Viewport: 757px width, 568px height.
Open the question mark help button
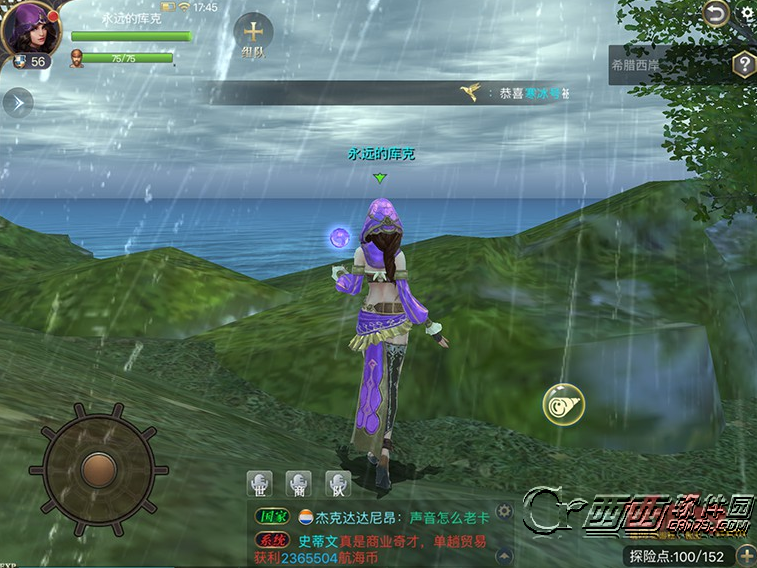point(743,65)
